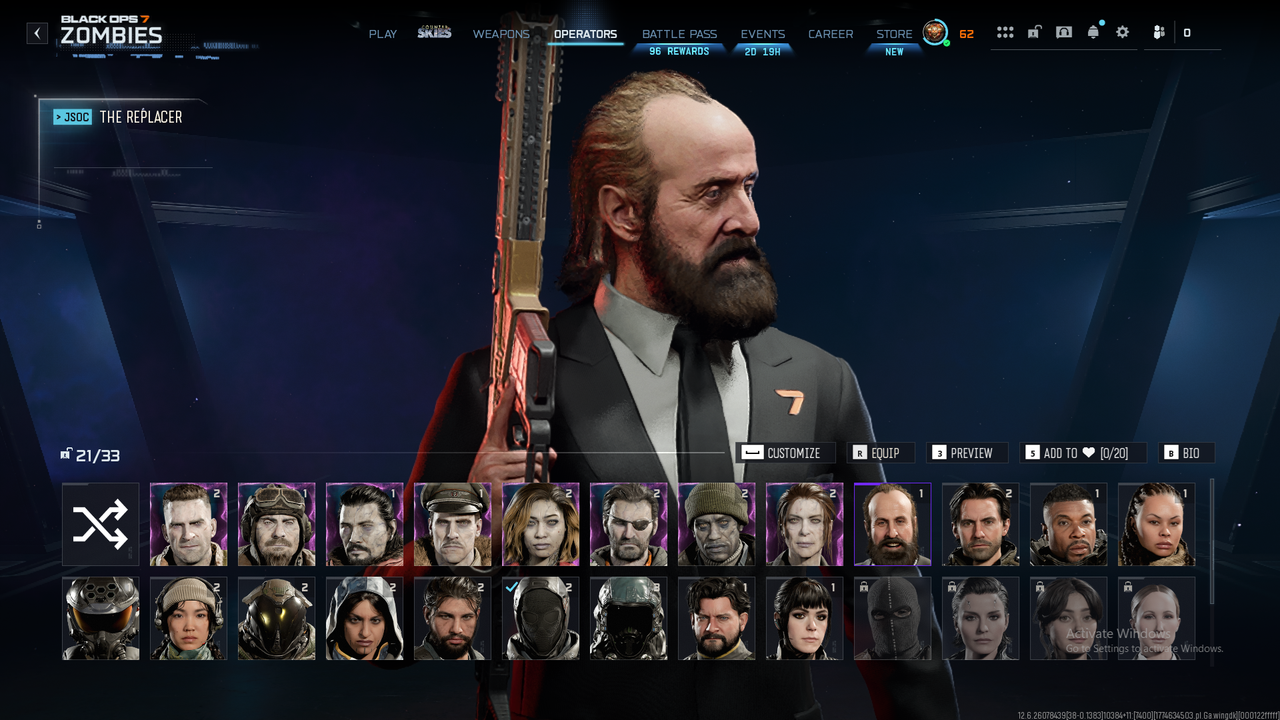Switch to the Events tab

763,34
